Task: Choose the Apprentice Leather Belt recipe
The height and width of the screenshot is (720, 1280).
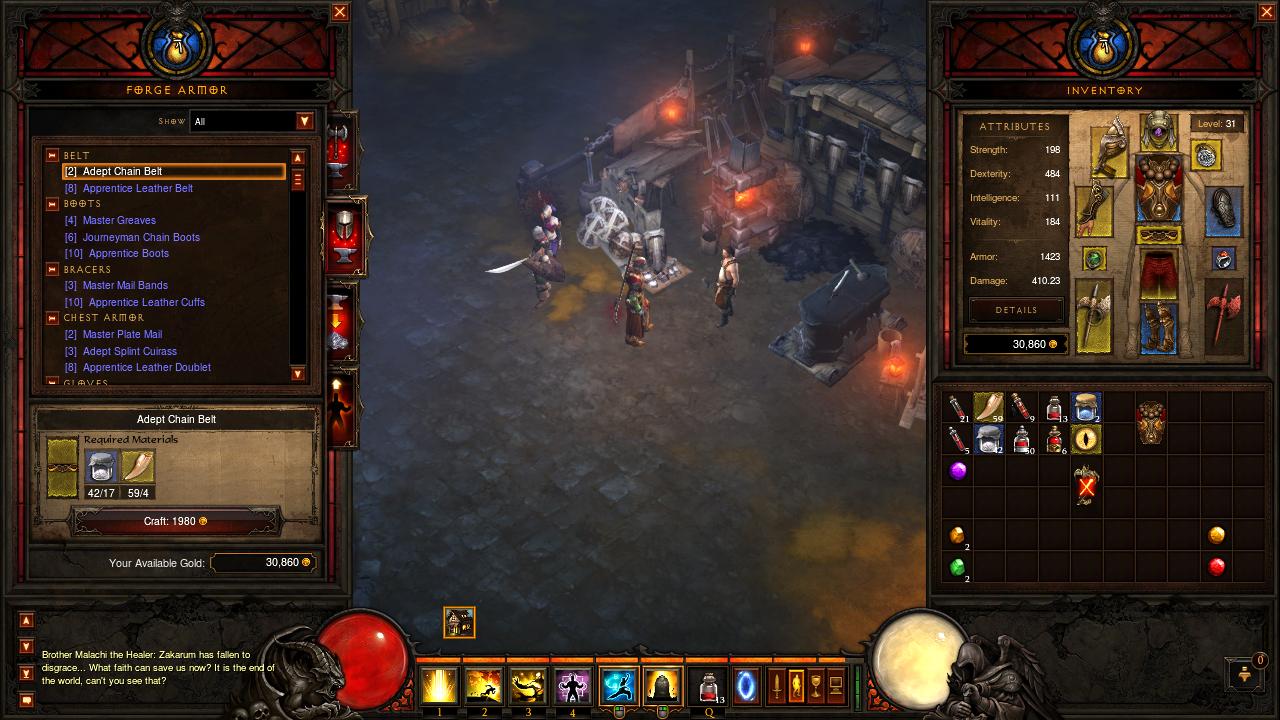Action: 137,188
